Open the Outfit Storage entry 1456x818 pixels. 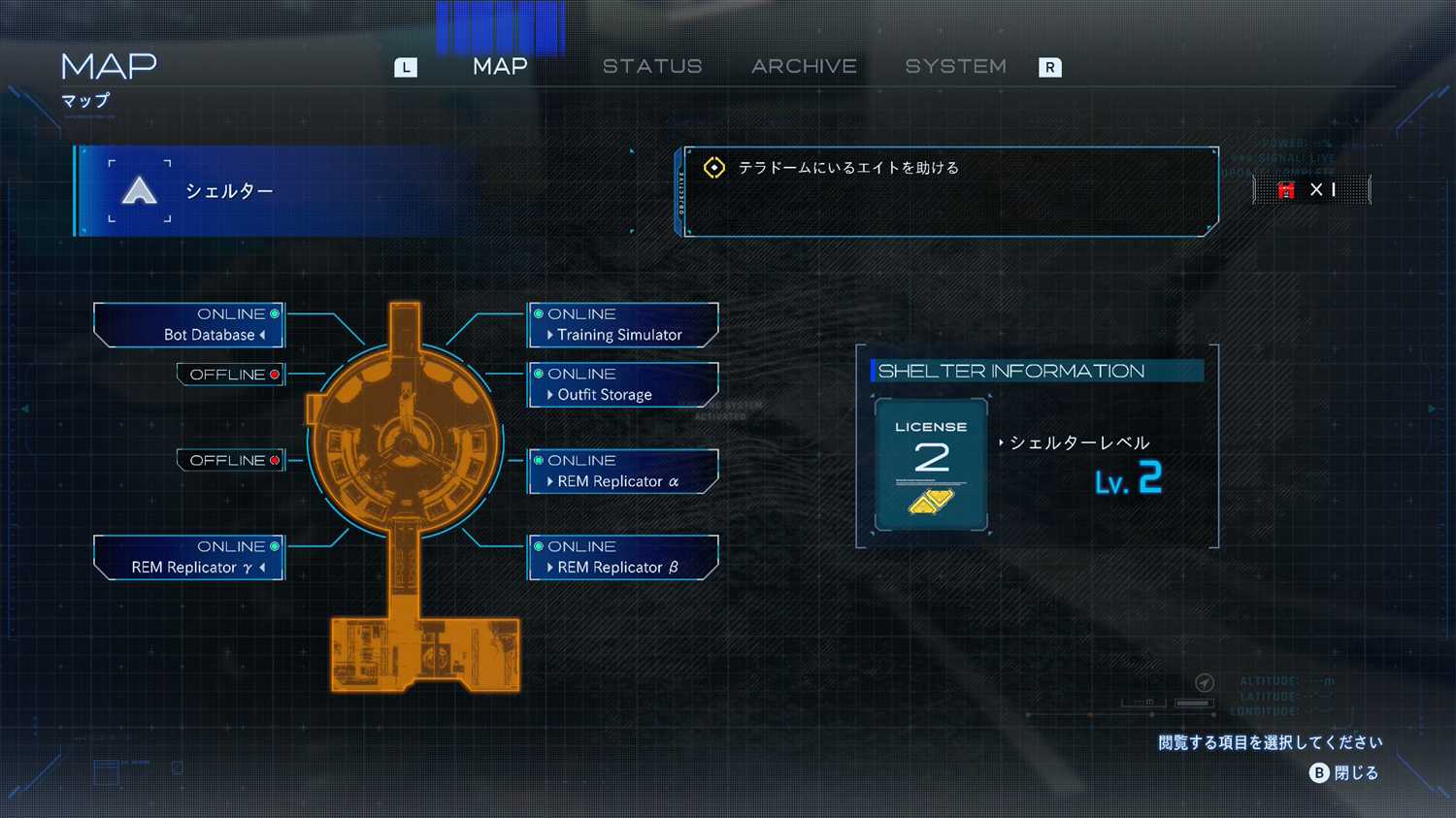click(x=622, y=385)
